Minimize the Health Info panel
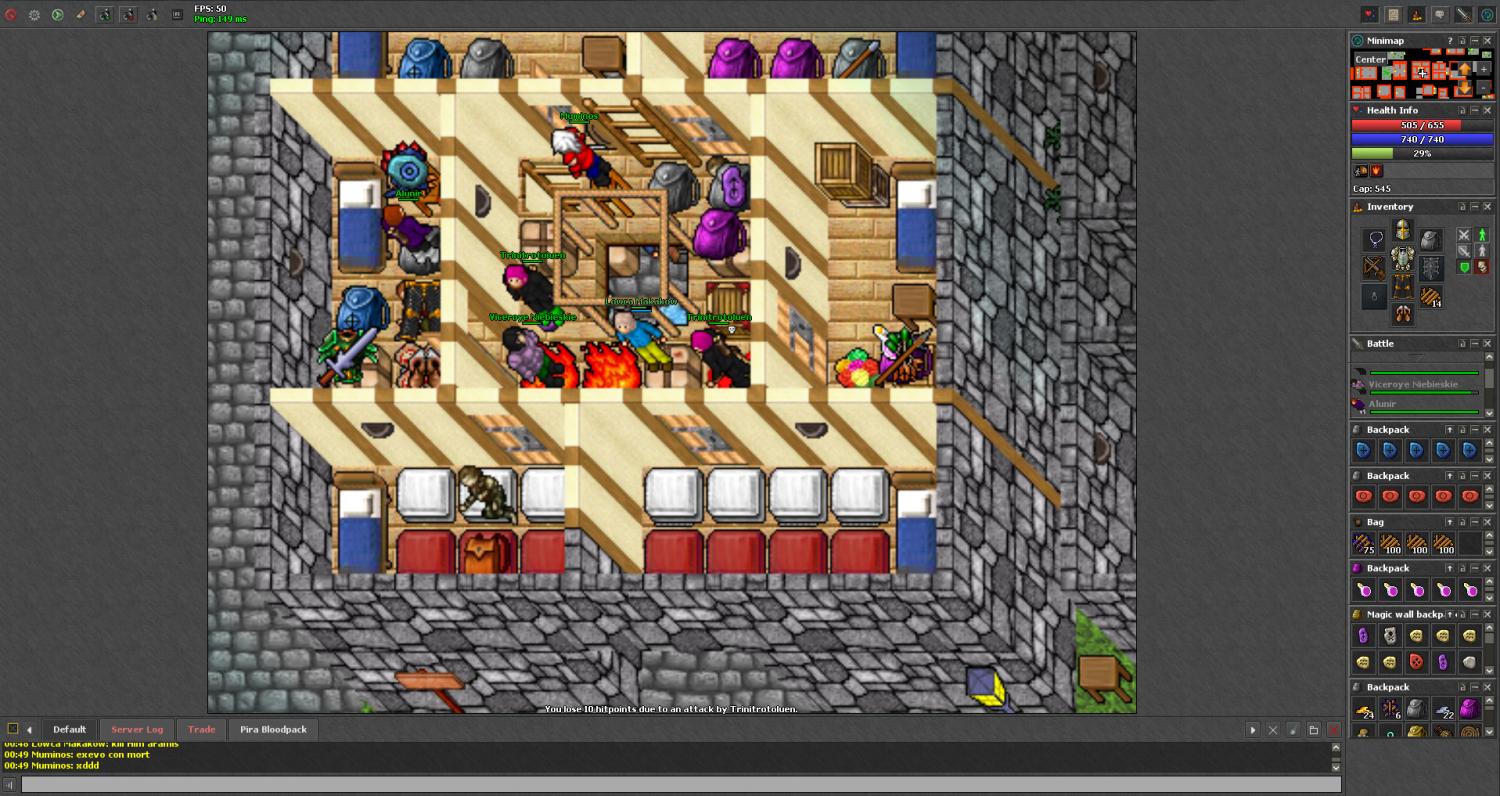 (1474, 111)
